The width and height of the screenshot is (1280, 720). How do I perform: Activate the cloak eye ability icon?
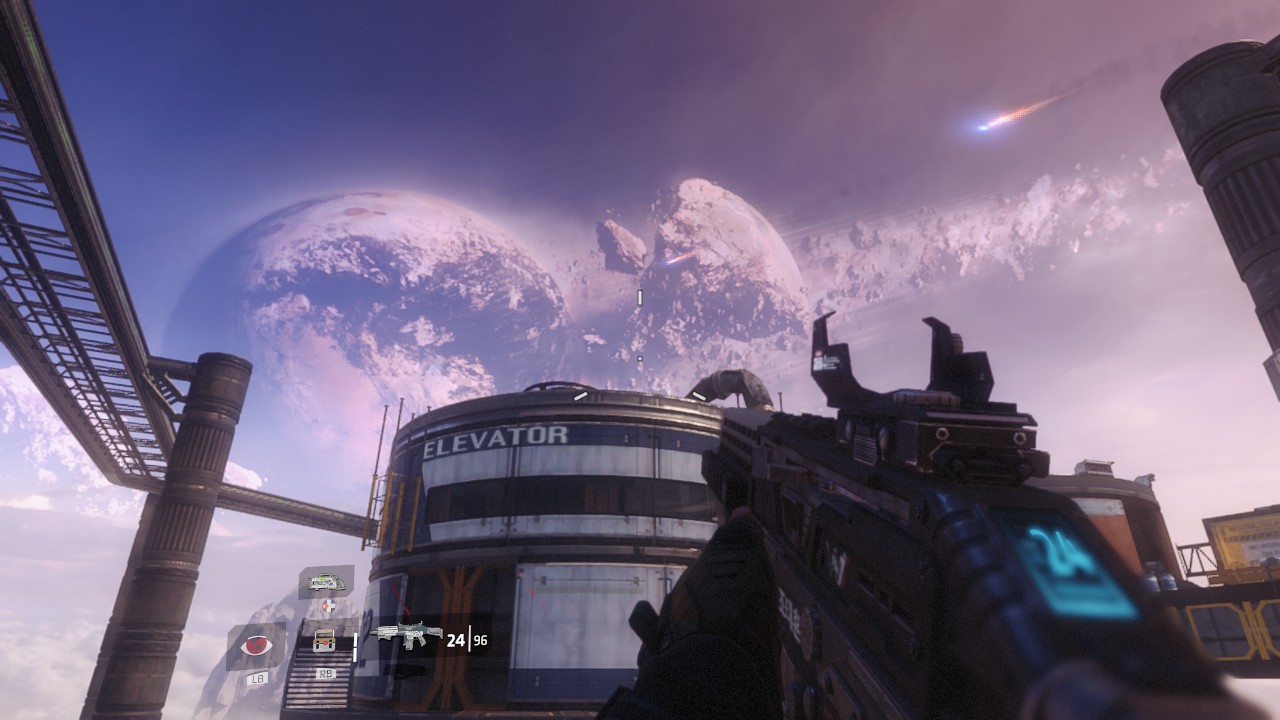point(257,646)
